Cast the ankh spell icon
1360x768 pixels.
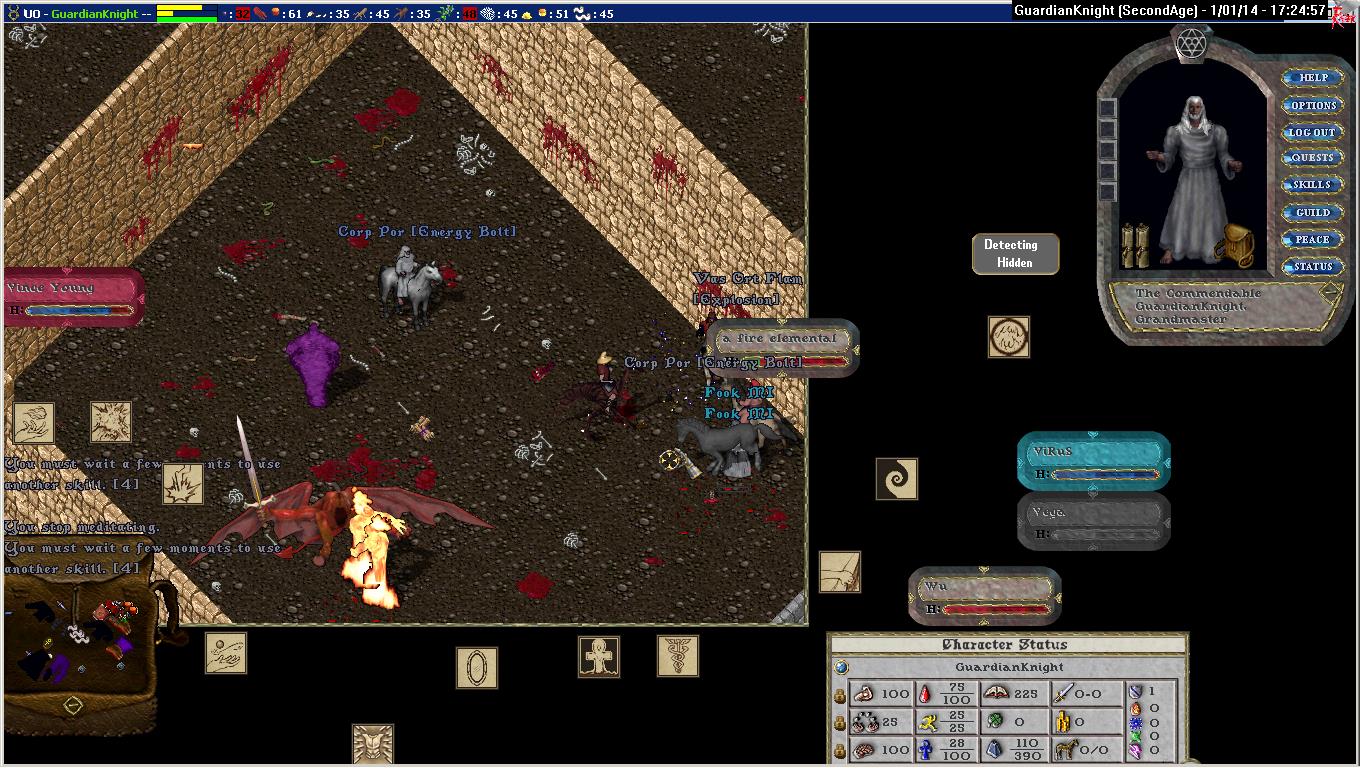point(599,657)
